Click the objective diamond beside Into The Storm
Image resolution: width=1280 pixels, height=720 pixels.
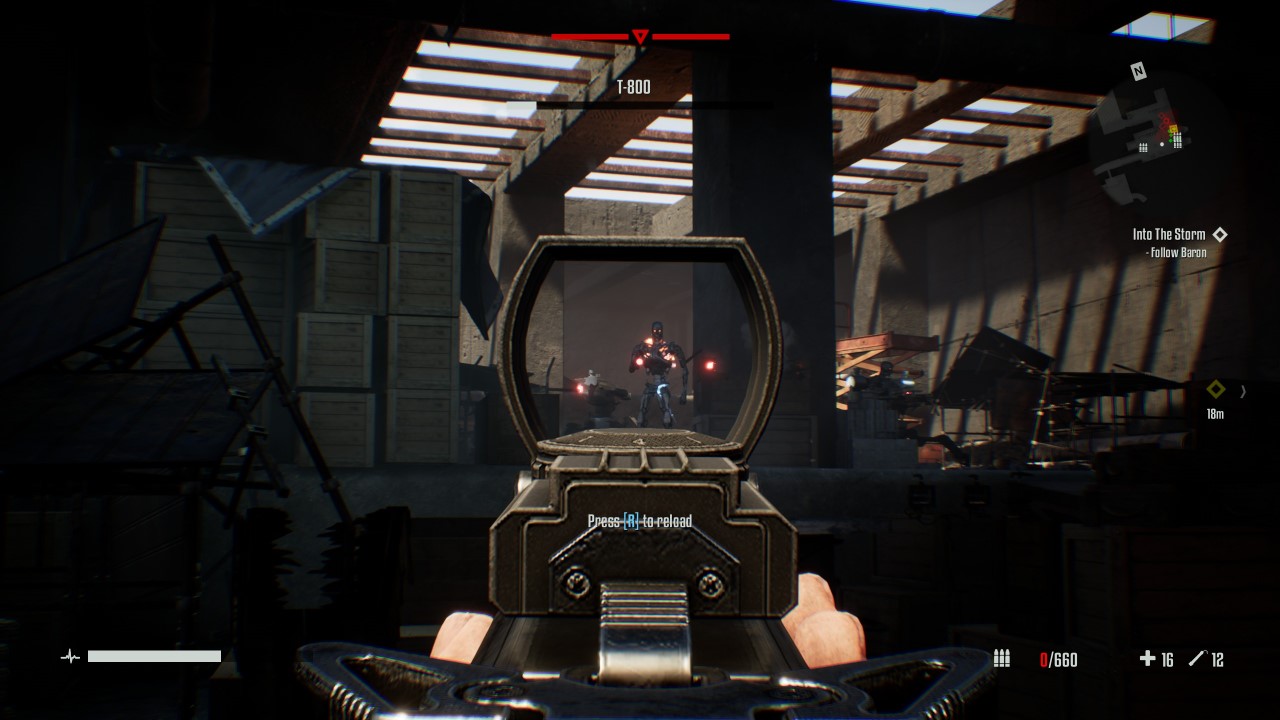(1219, 233)
